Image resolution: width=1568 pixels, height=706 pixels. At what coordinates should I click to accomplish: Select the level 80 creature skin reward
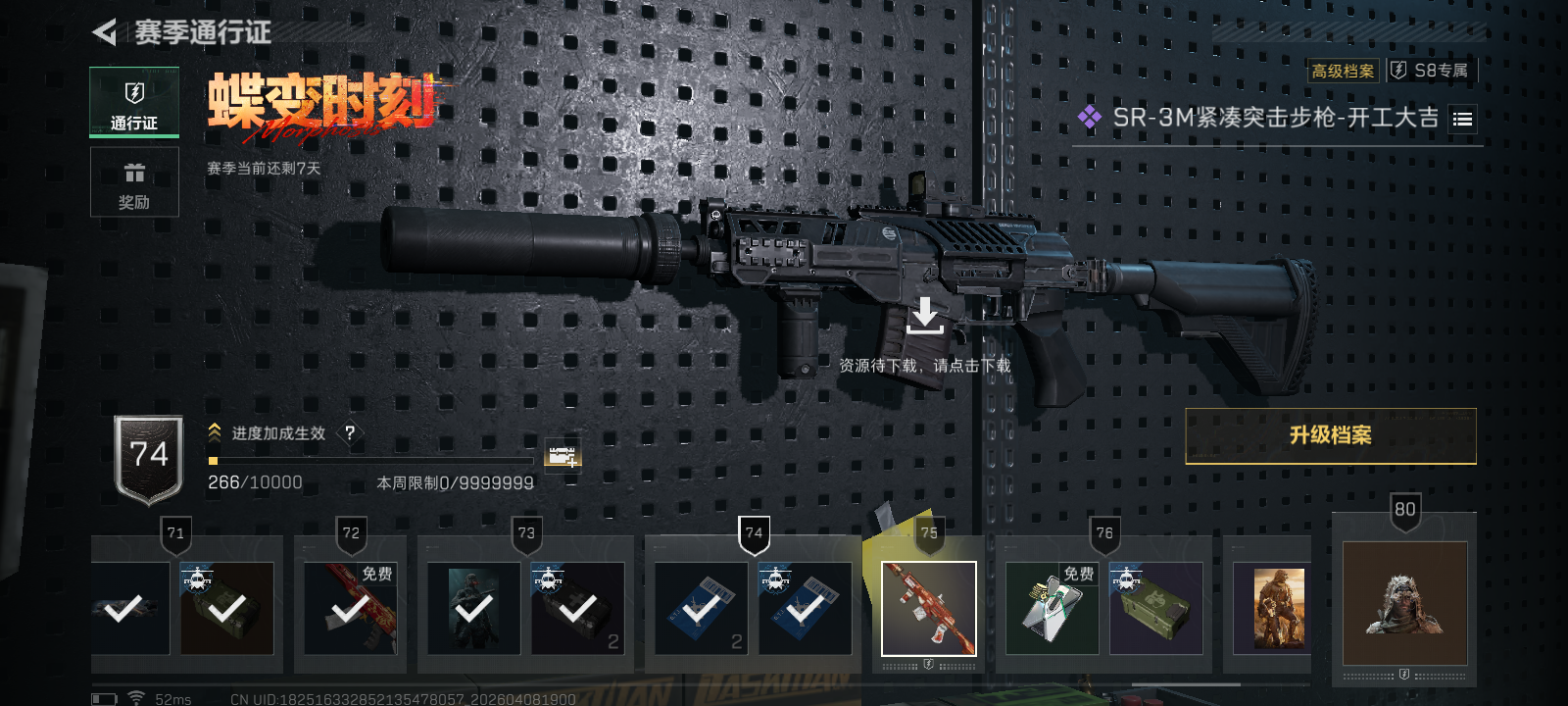click(x=1404, y=602)
